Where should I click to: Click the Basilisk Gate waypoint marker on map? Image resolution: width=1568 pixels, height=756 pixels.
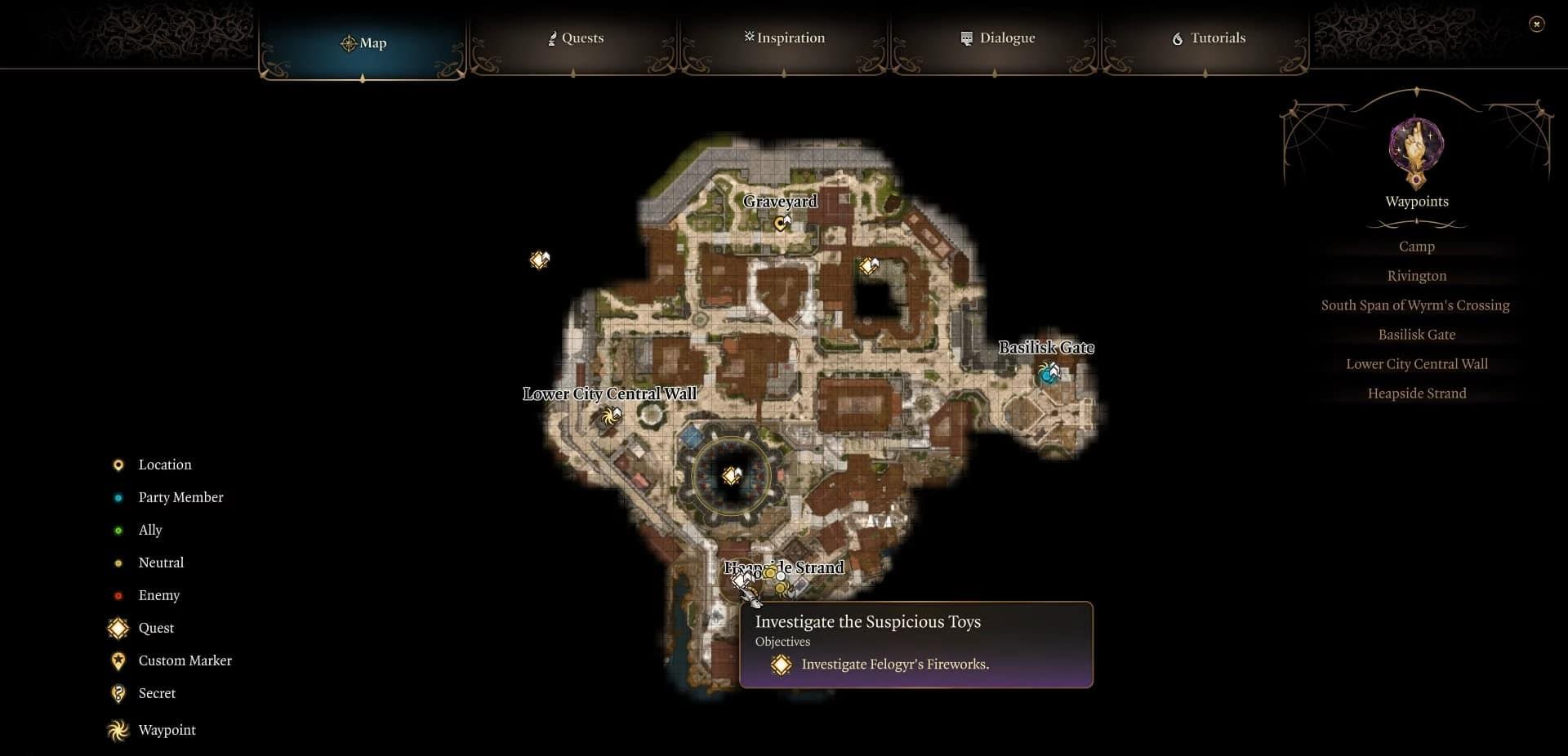(1049, 374)
